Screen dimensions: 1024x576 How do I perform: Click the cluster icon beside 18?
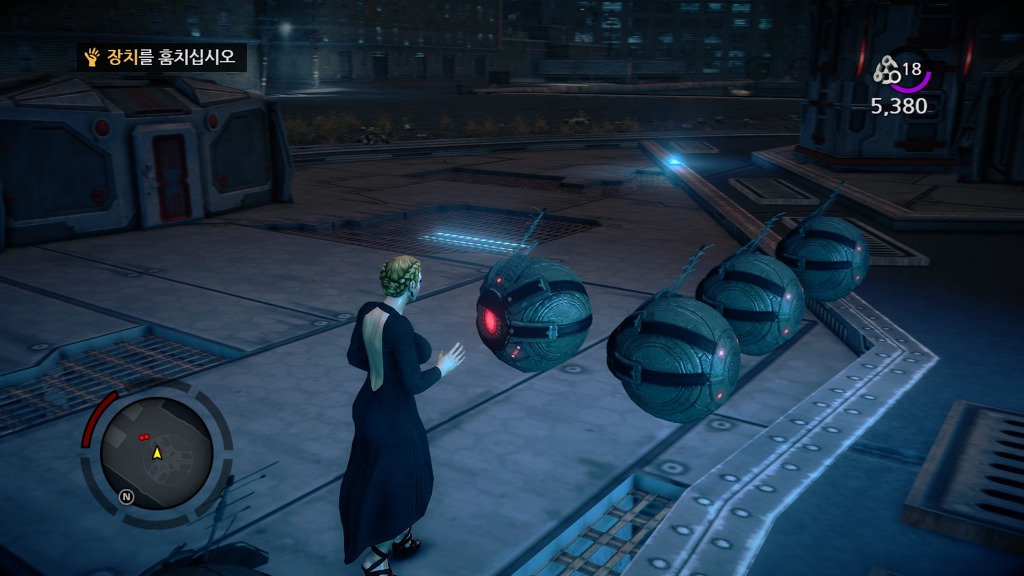click(x=887, y=70)
